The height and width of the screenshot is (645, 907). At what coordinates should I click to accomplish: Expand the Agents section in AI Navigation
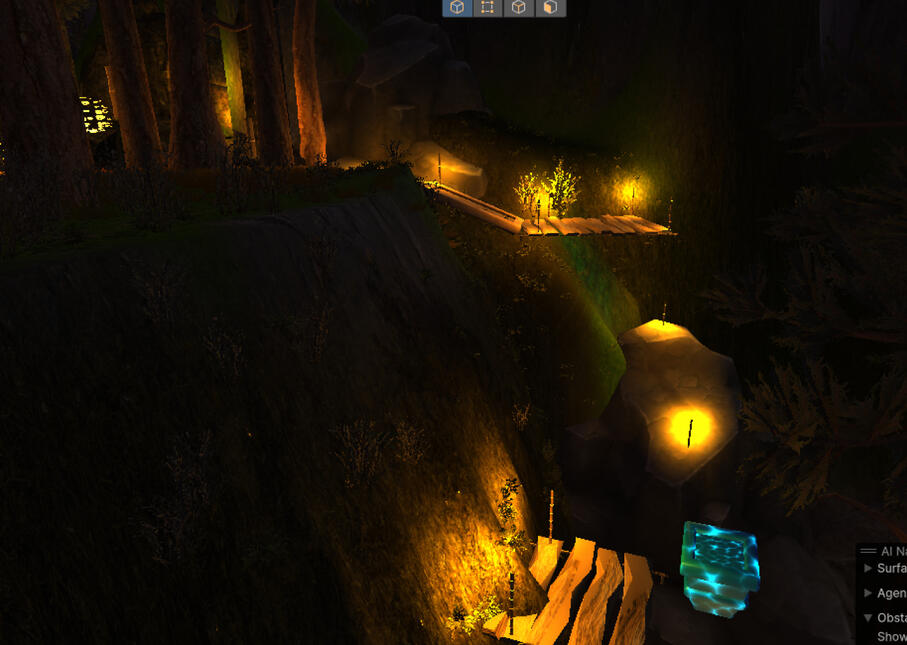point(868,593)
